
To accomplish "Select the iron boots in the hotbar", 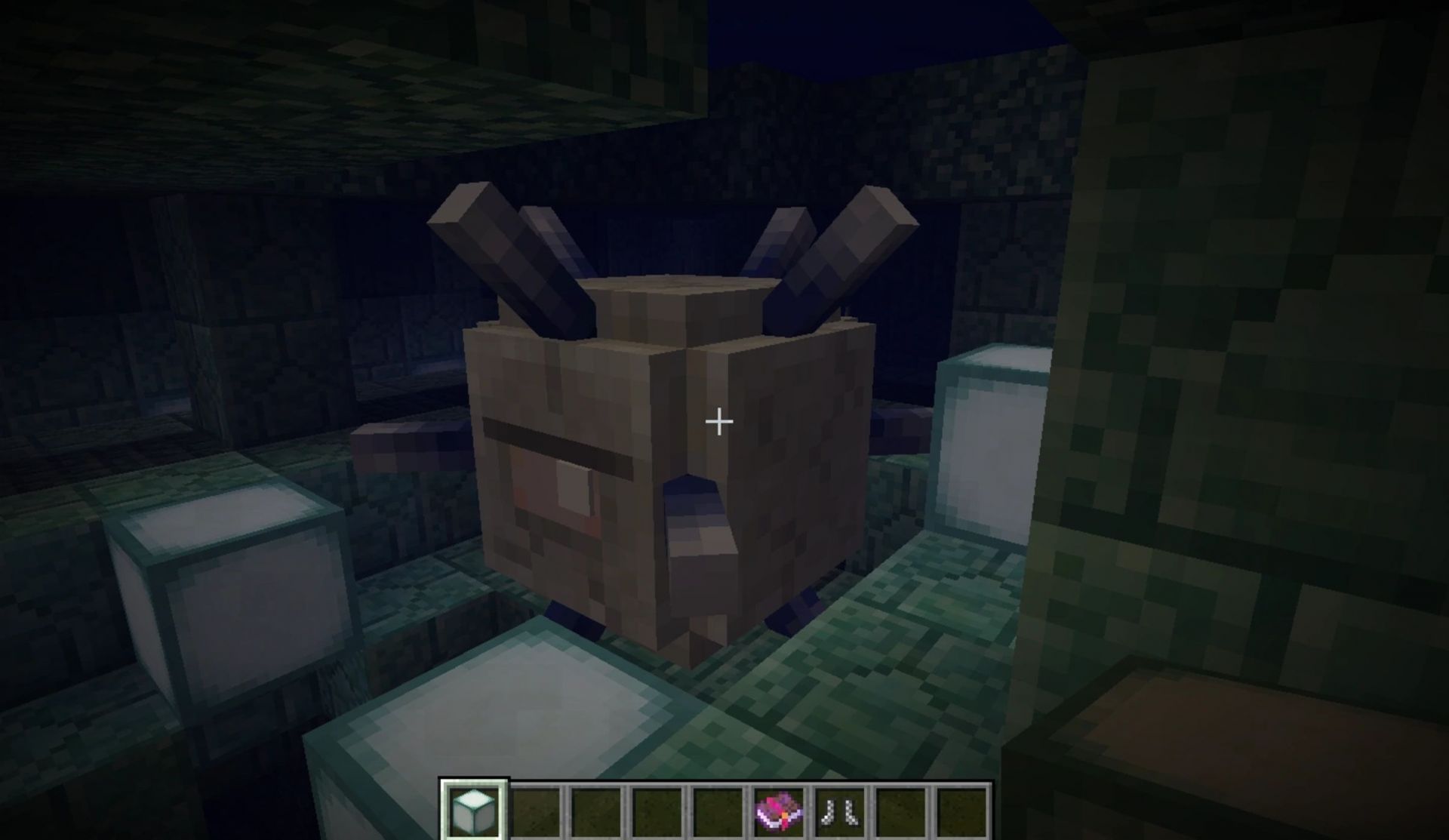I will pos(838,811).
